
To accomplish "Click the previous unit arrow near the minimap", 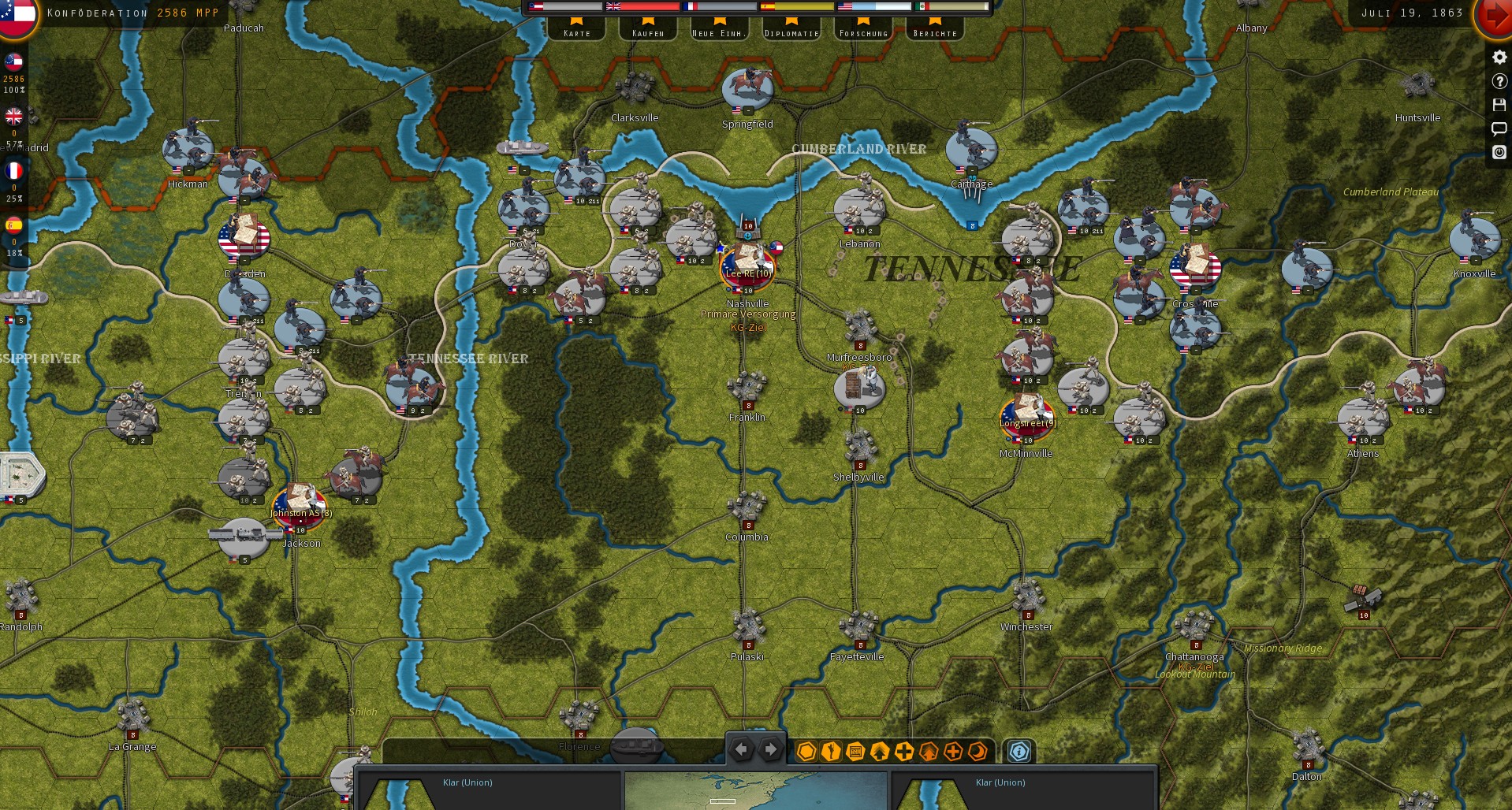I will 740,749.
